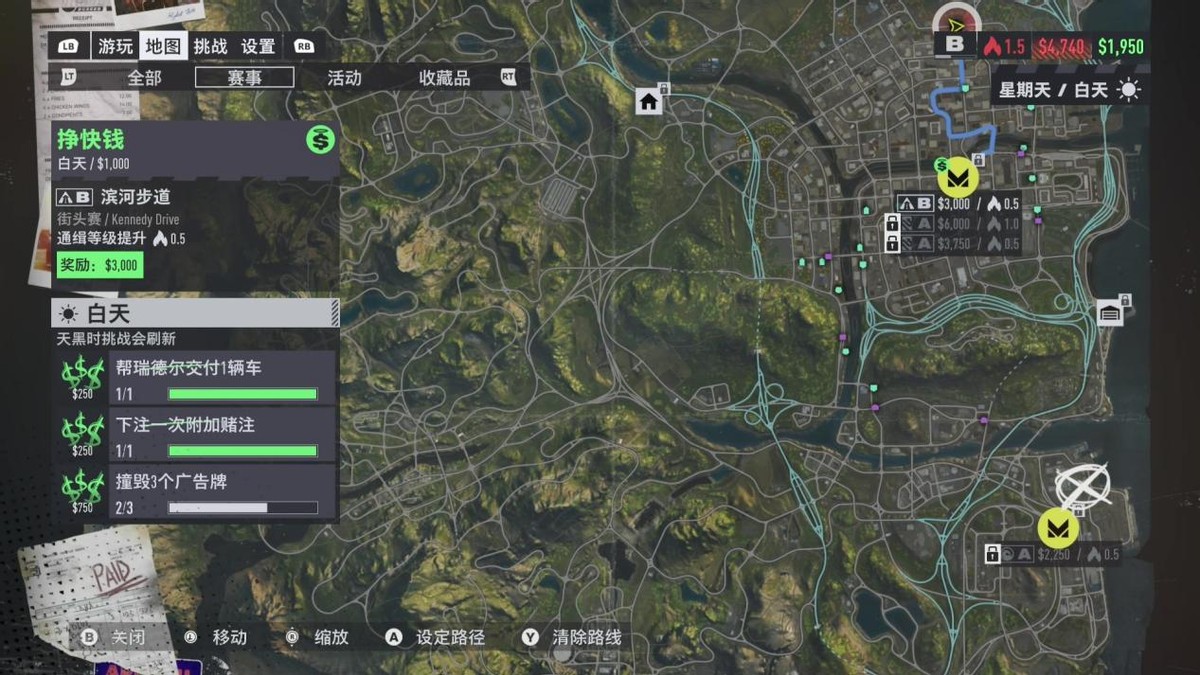Go to the 设置 tab
The image size is (1200, 675).
pyautogui.click(x=258, y=46)
